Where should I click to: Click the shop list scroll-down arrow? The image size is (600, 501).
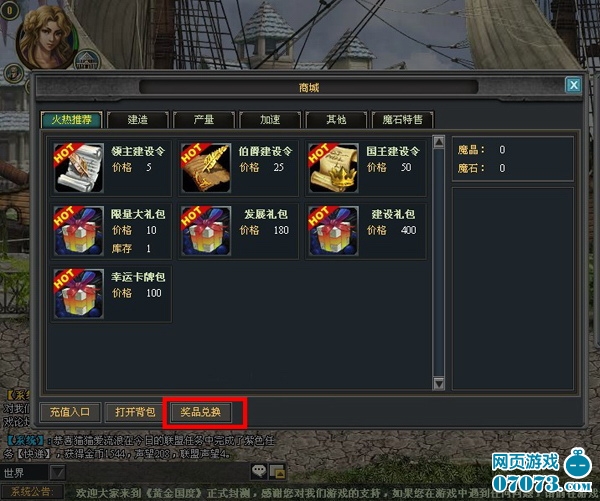point(438,383)
